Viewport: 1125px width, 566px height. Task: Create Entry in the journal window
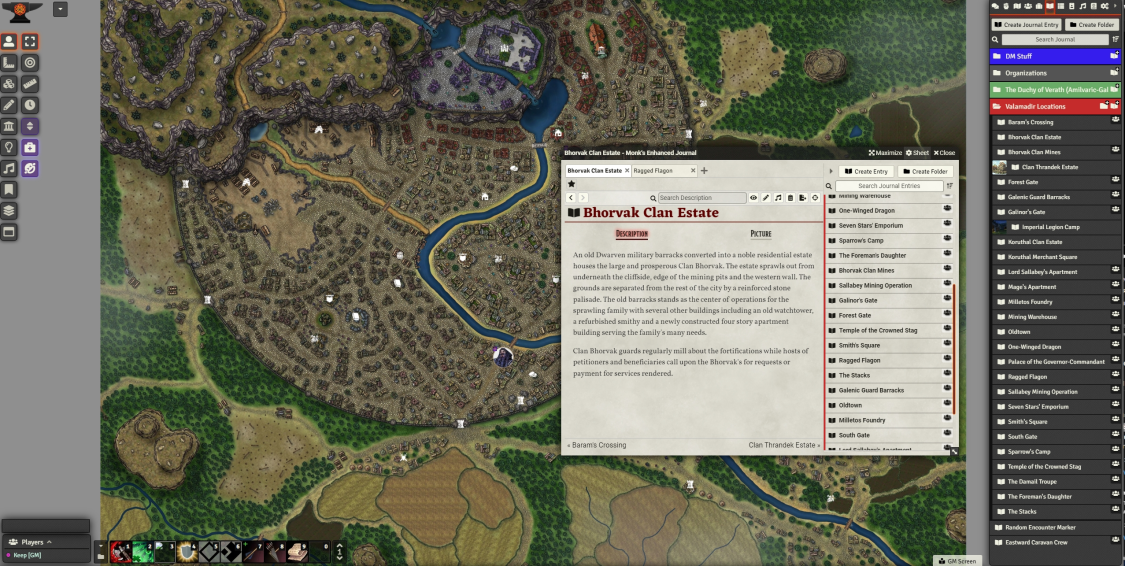[866, 171]
